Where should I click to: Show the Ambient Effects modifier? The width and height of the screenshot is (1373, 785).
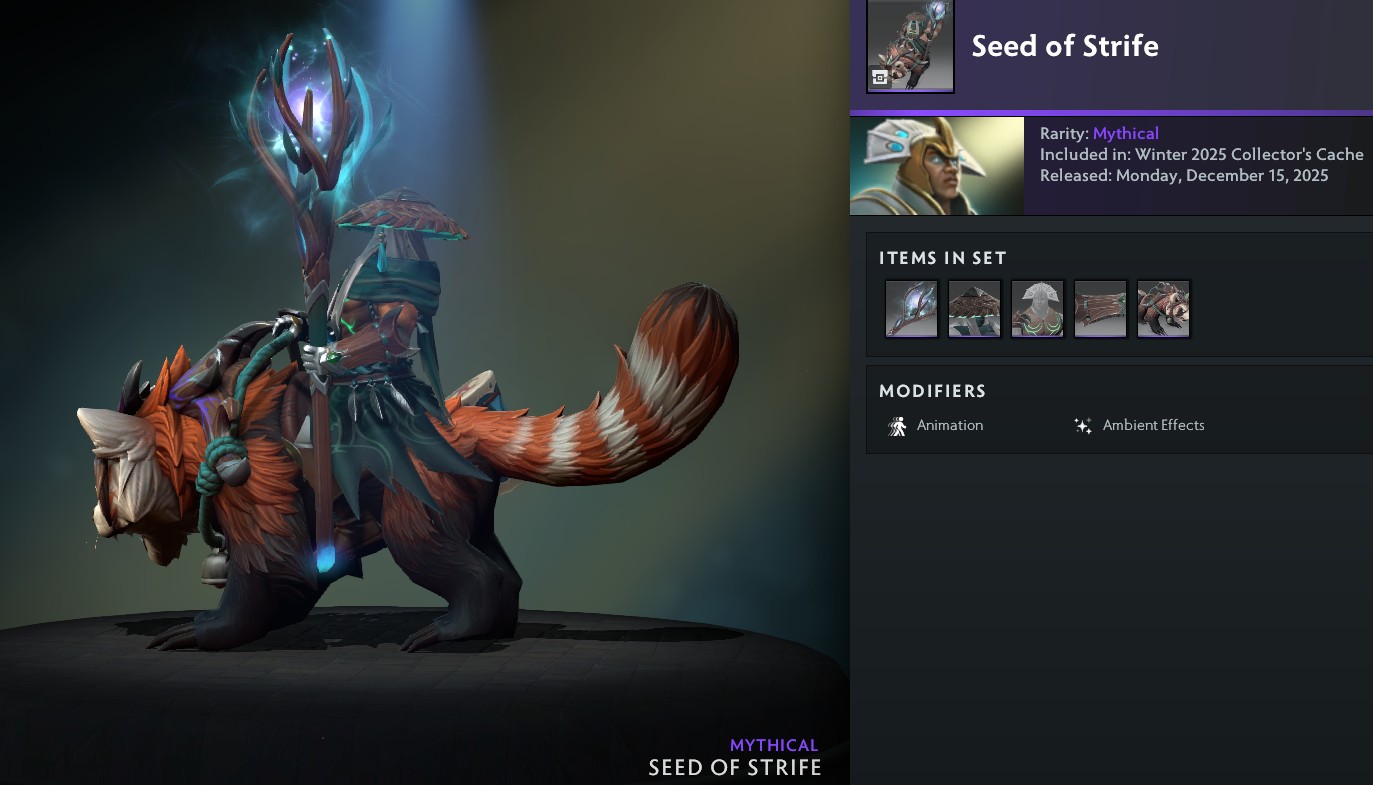click(1138, 426)
